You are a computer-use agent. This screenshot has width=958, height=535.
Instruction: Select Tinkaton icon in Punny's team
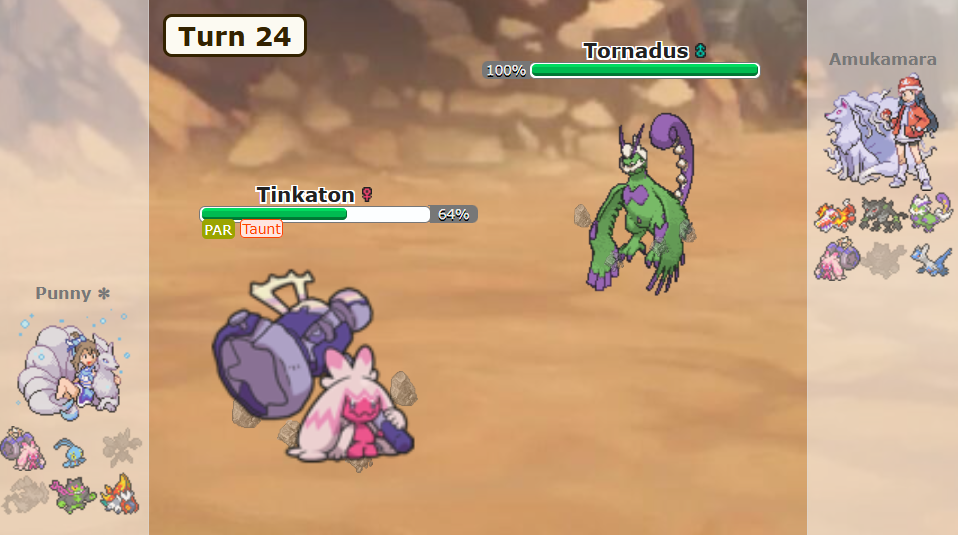(x=21, y=448)
